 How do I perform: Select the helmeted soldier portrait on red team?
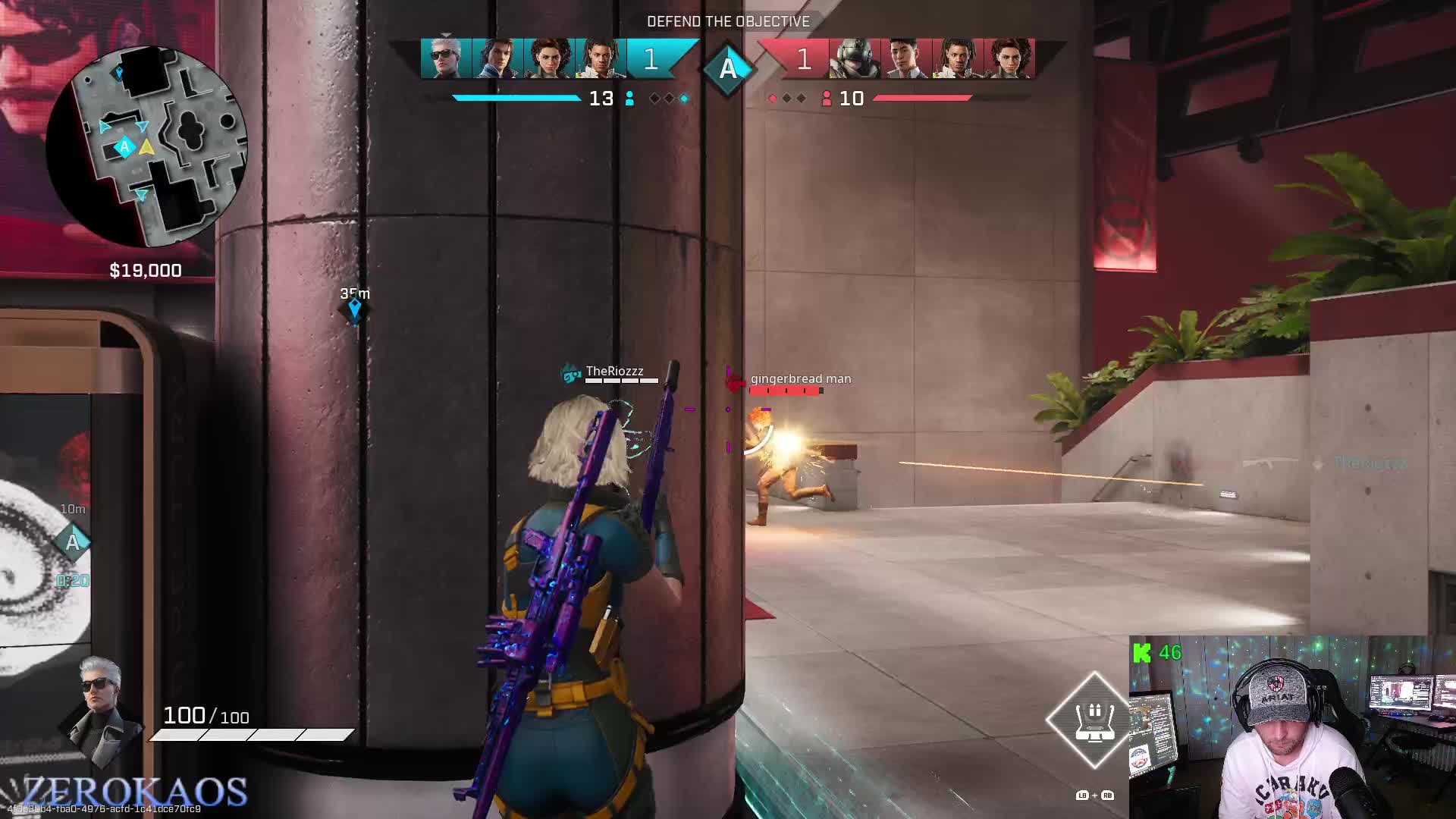(x=855, y=58)
